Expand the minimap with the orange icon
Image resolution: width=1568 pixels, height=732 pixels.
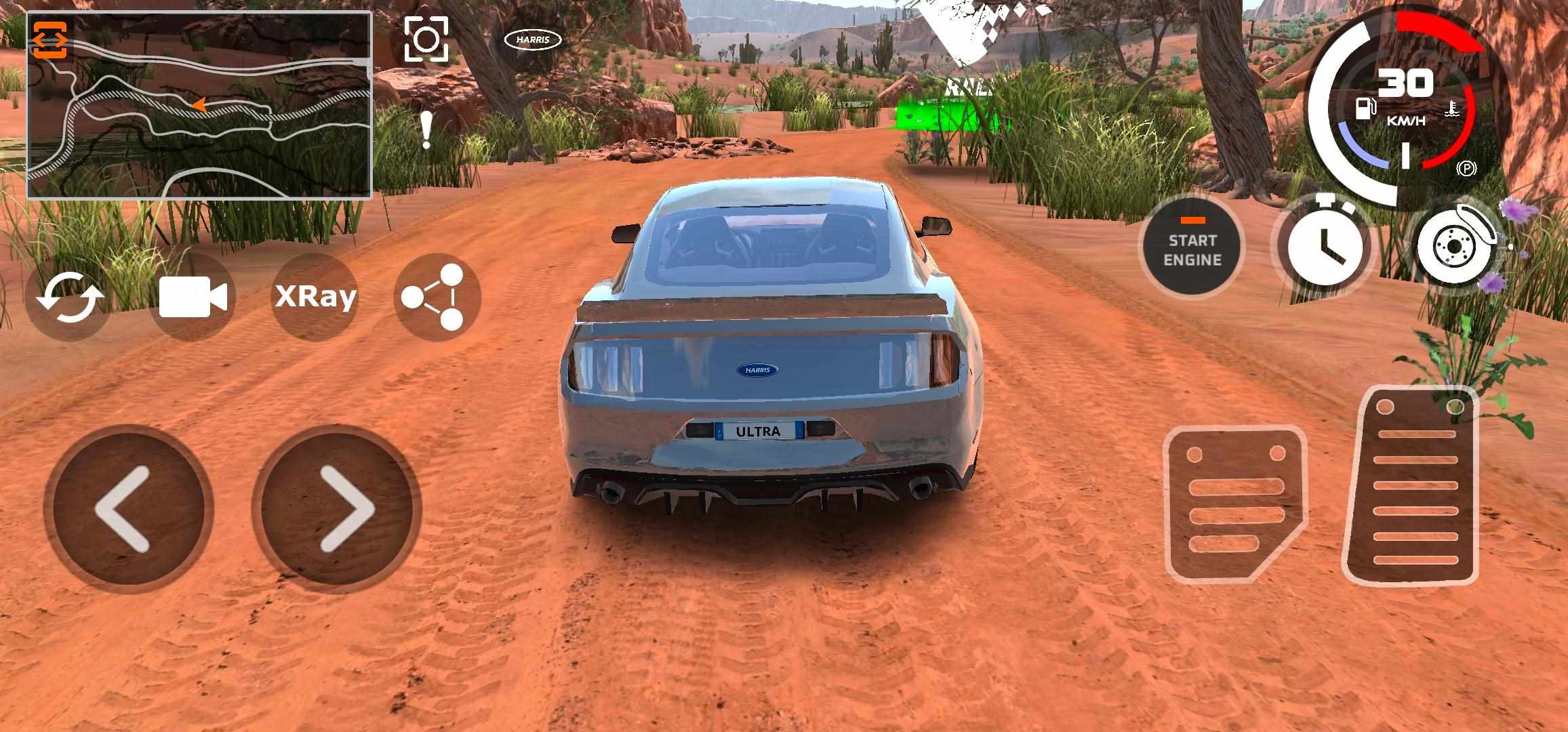[50, 40]
